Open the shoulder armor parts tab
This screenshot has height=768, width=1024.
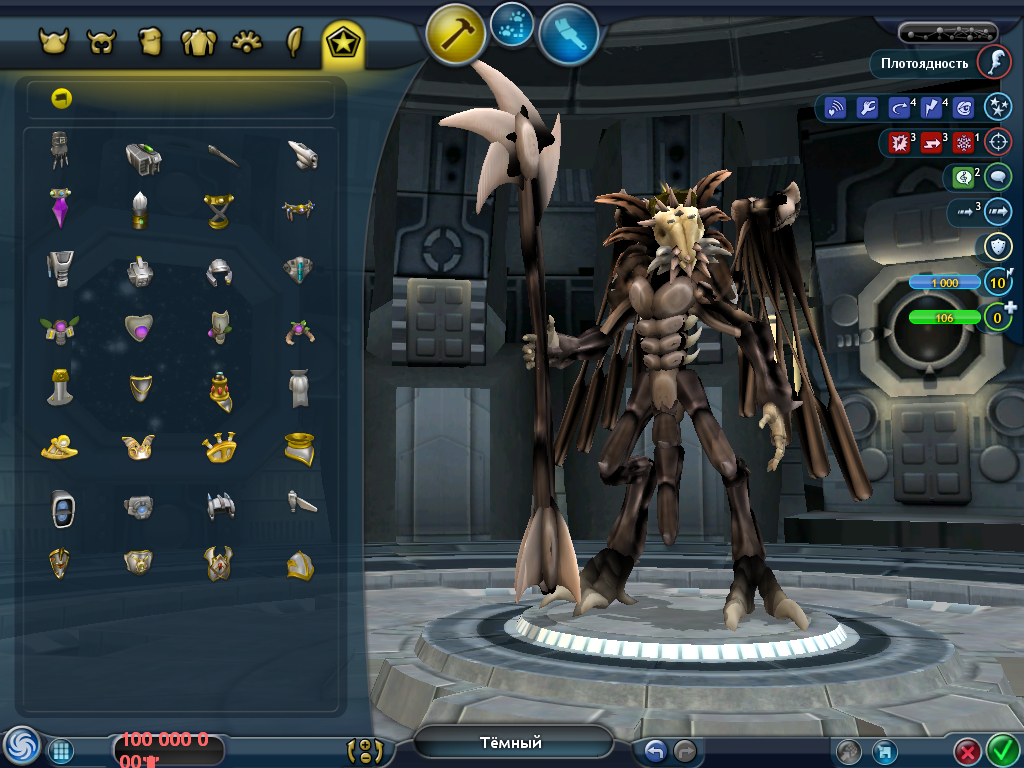198,42
